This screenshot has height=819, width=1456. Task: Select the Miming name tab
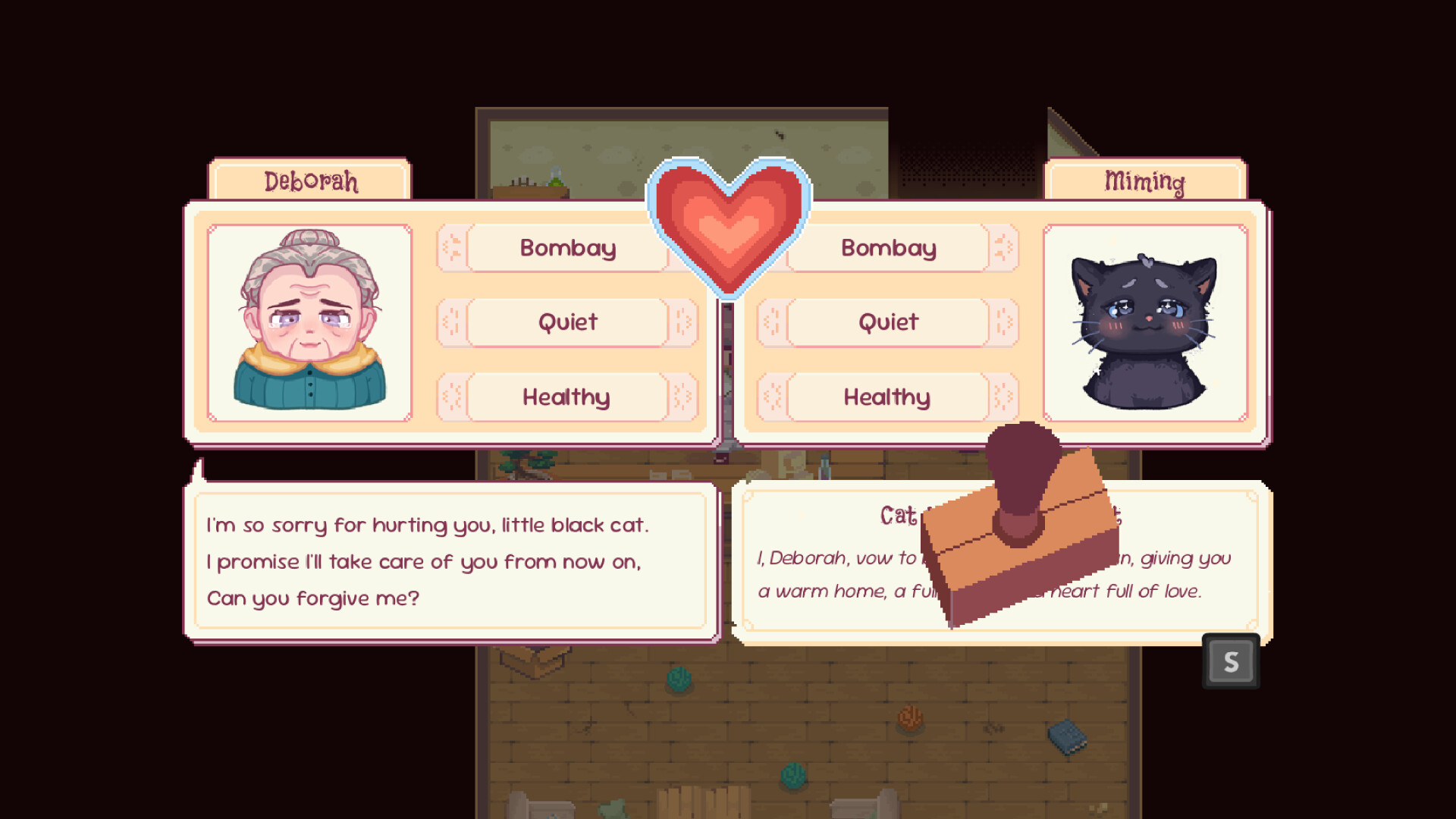pos(1145,182)
